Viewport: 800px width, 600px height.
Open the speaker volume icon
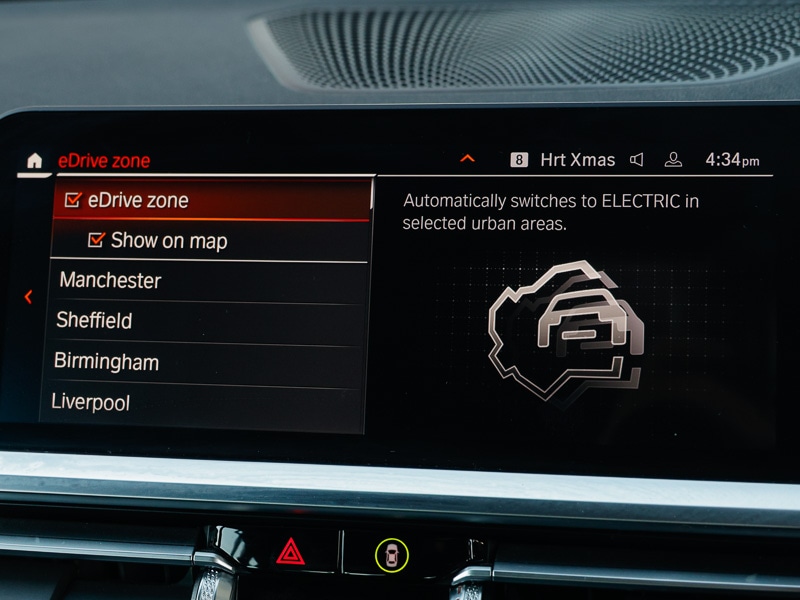pos(637,160)
